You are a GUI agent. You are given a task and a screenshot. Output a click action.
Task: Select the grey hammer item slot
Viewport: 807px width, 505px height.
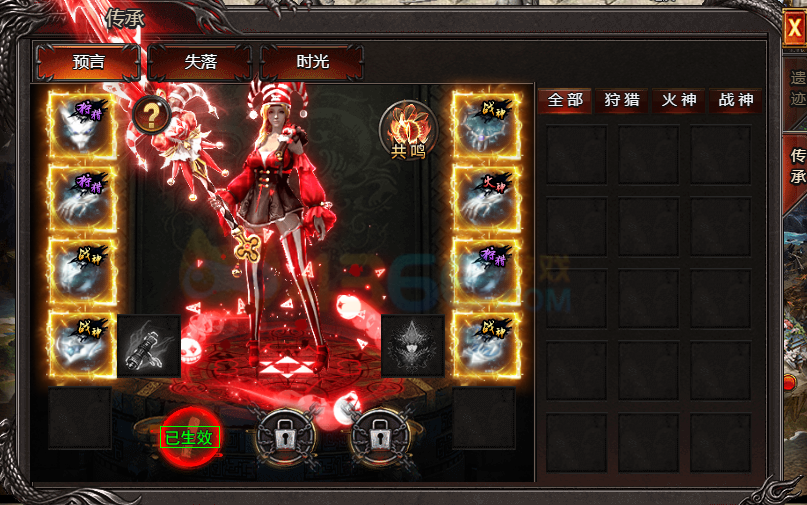tap(149, 346)
